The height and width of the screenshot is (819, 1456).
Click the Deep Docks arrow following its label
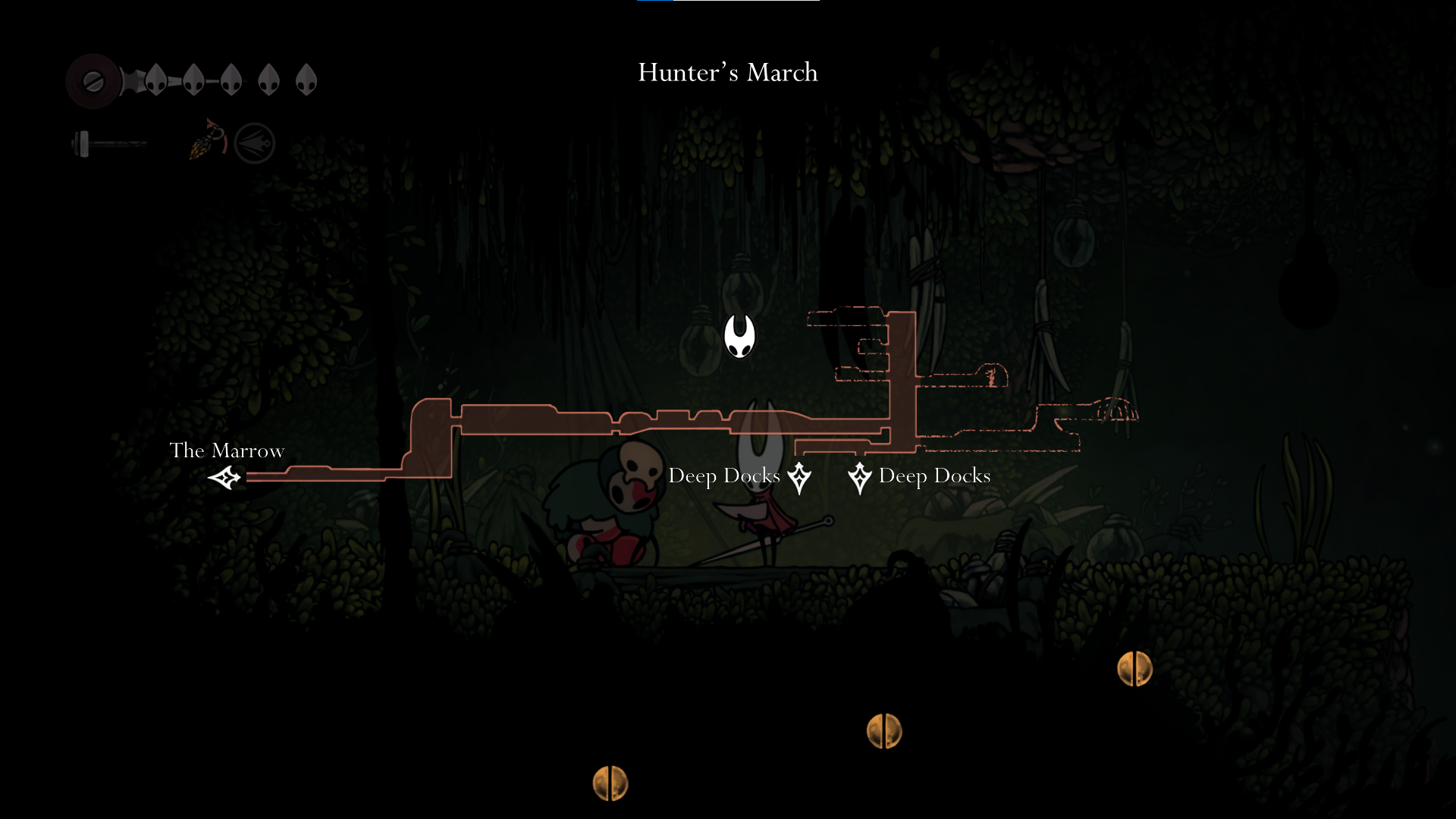pyautogui.click(x=799, y=478)
